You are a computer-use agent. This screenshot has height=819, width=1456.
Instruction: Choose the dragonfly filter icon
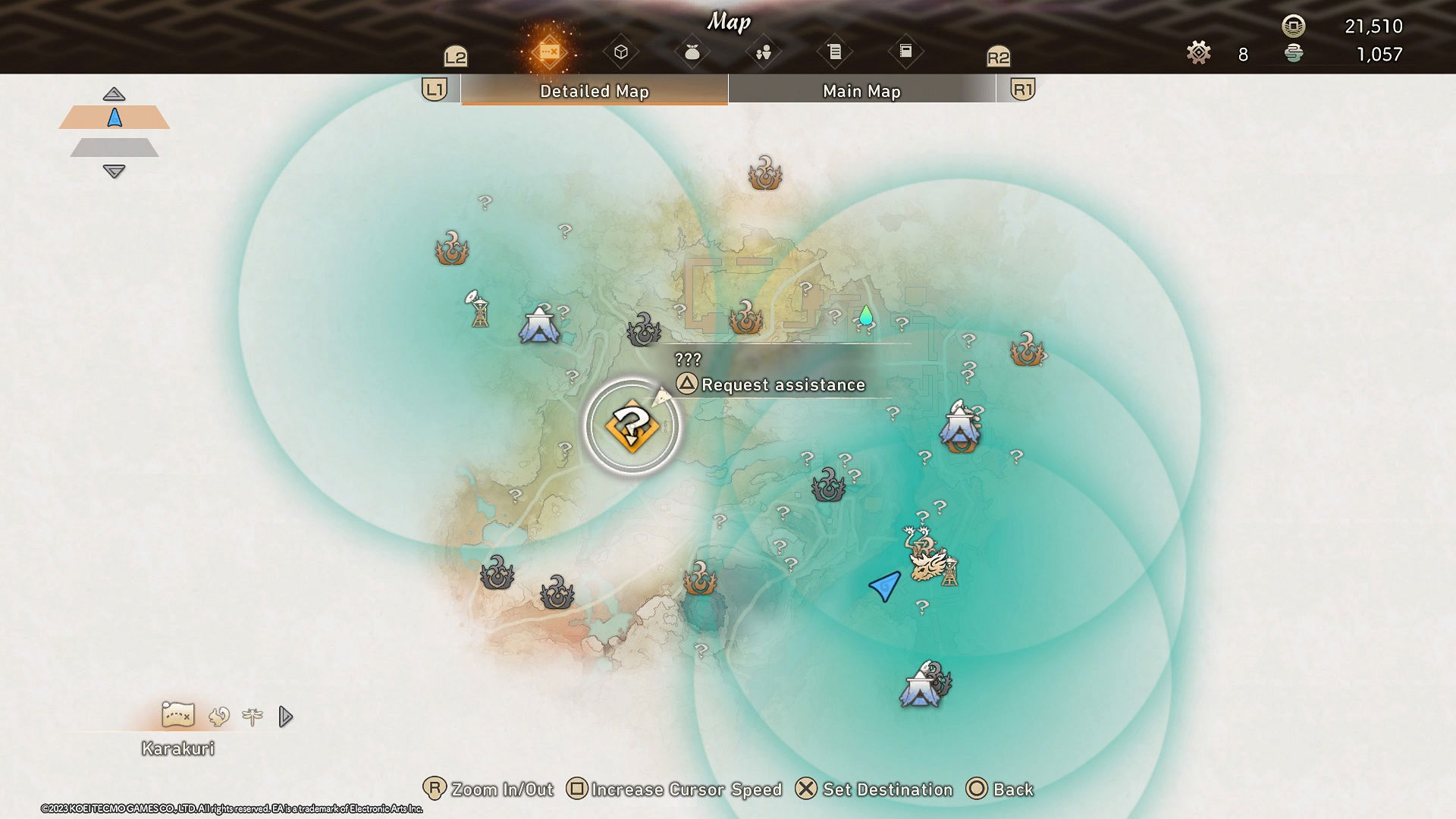click(253, 716)
